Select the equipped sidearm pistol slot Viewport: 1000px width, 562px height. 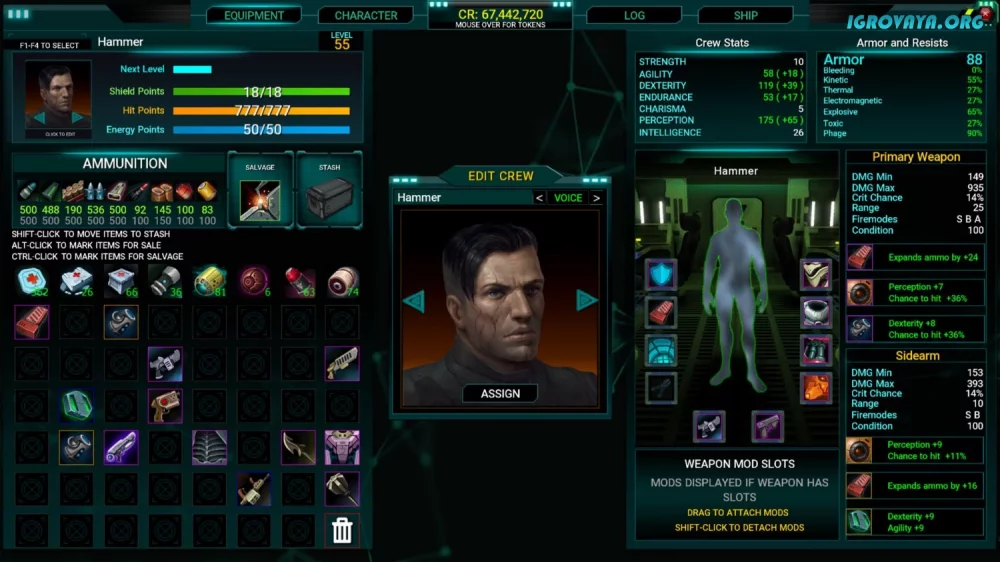pos(767,427)
